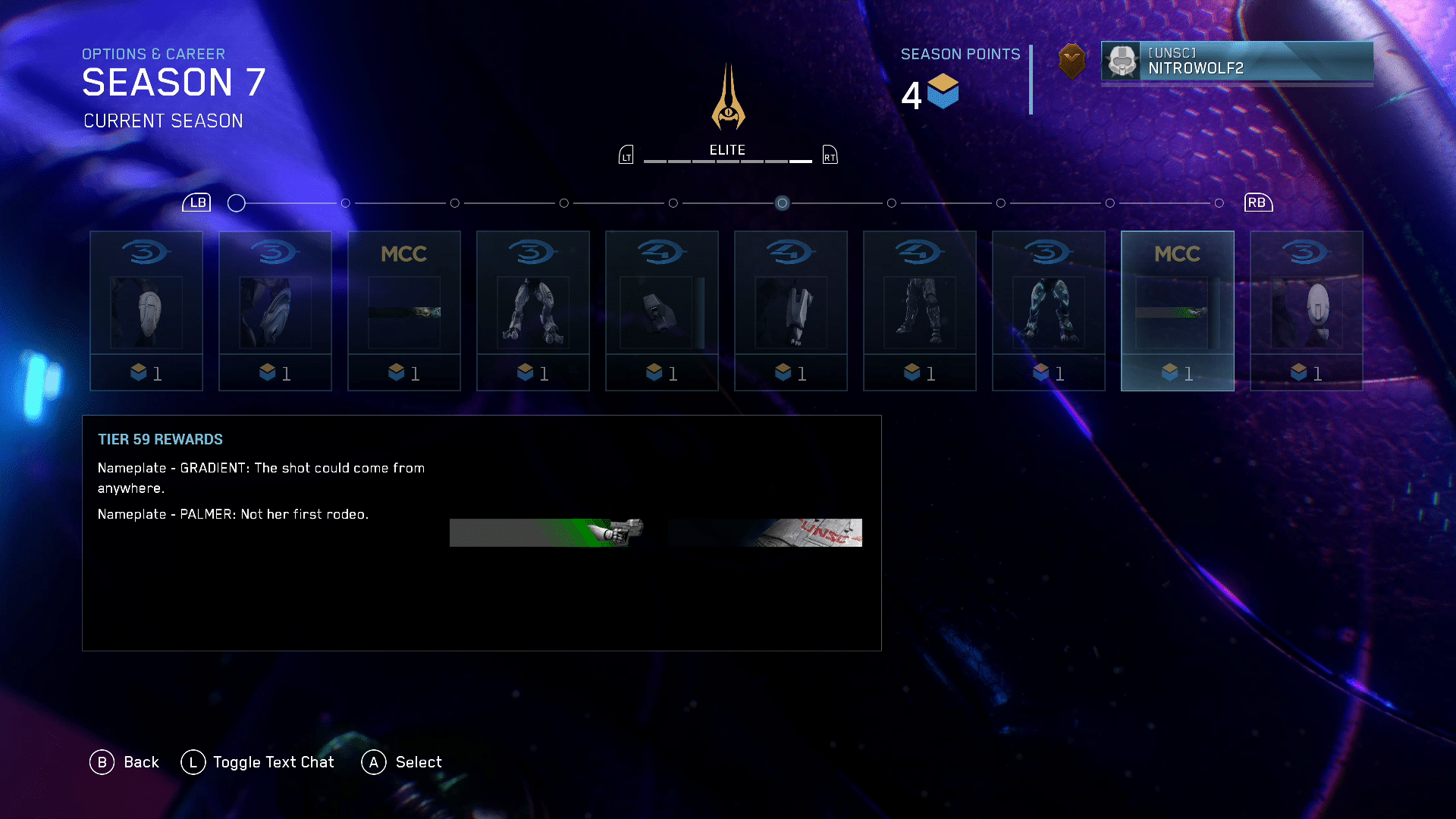
Task: Select the Halo 3 white knee-plate armor tile
Action: 146,311
